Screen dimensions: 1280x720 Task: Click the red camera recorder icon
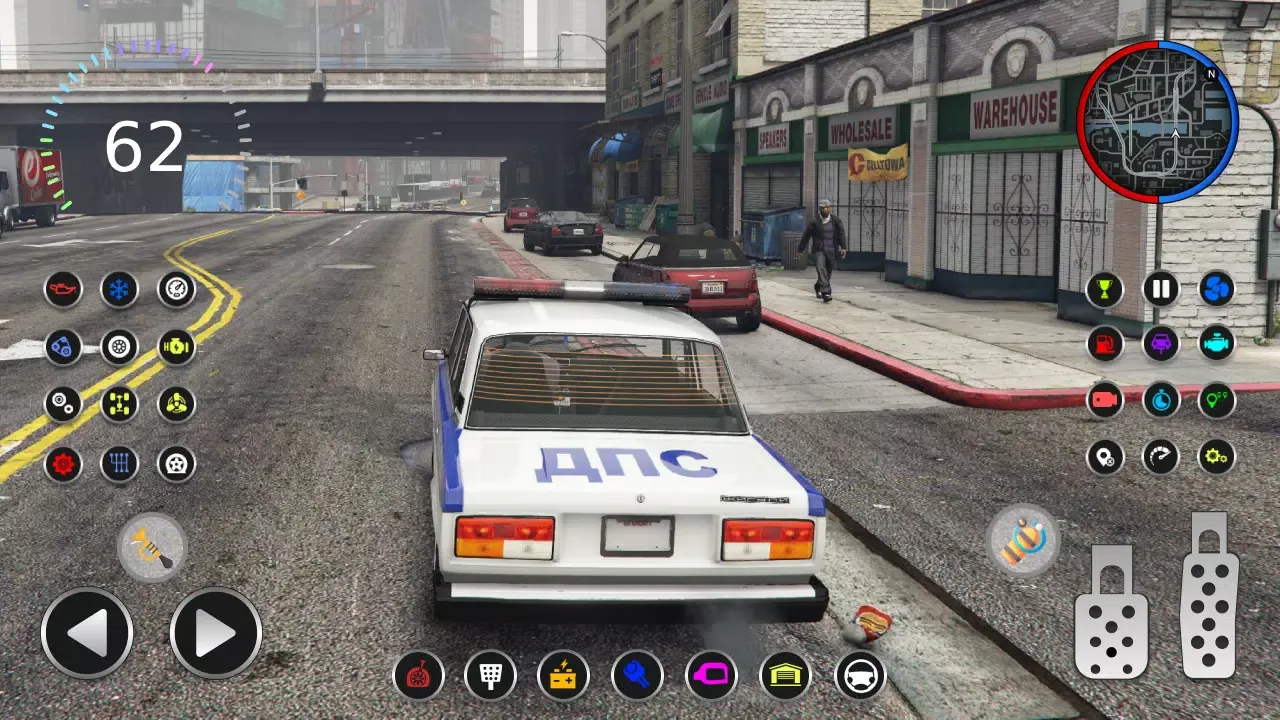[1104, 400]
